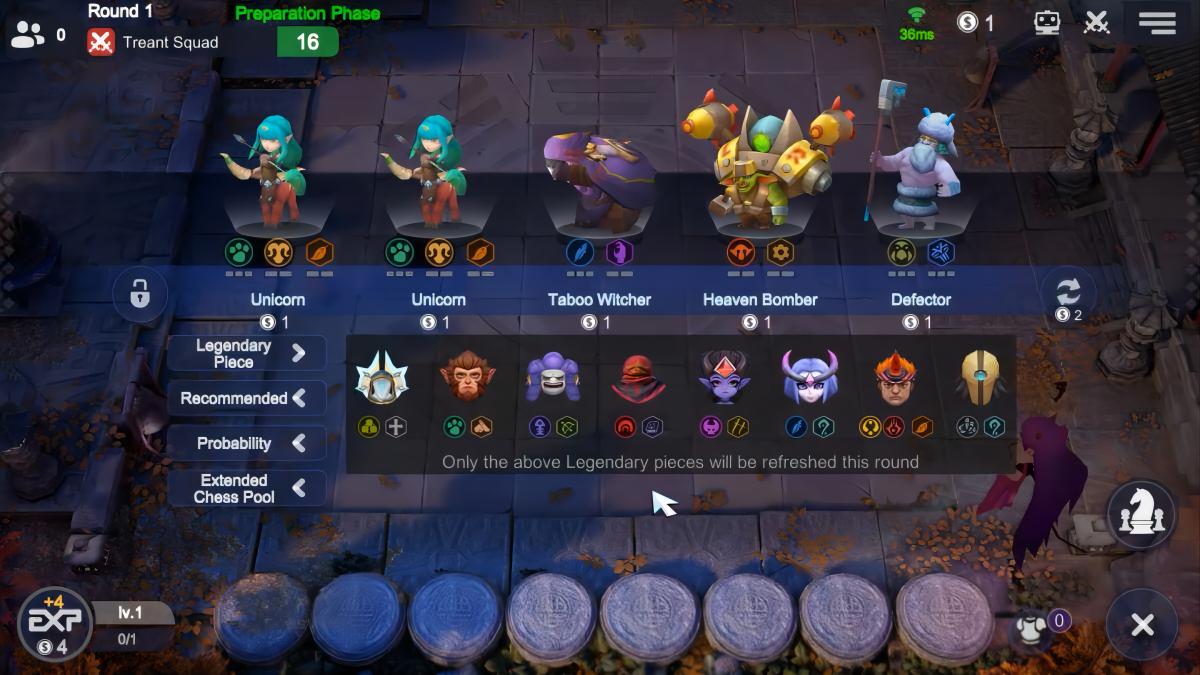Screen dimensions: 1200x675
Task: Select the monkey king legendary portrait
Action: pyautogui.click(x=467, y=379)
